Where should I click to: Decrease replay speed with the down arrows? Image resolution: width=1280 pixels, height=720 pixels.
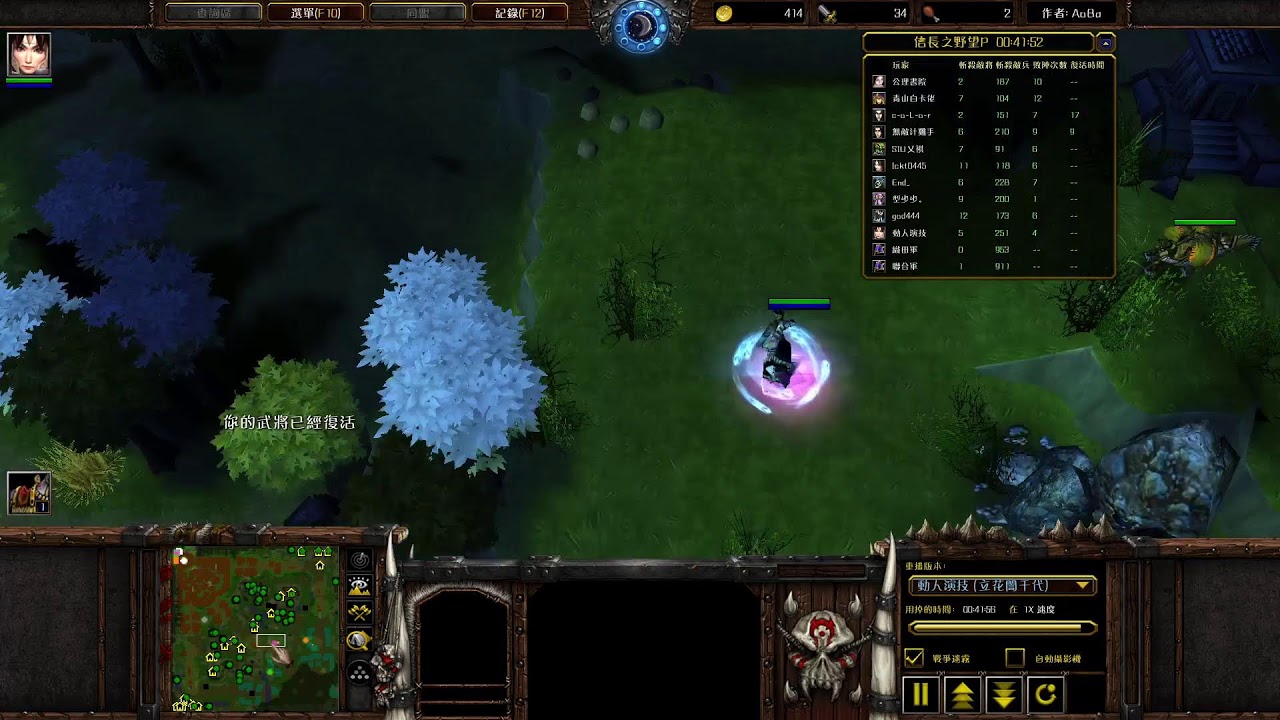coord(1004,694)
